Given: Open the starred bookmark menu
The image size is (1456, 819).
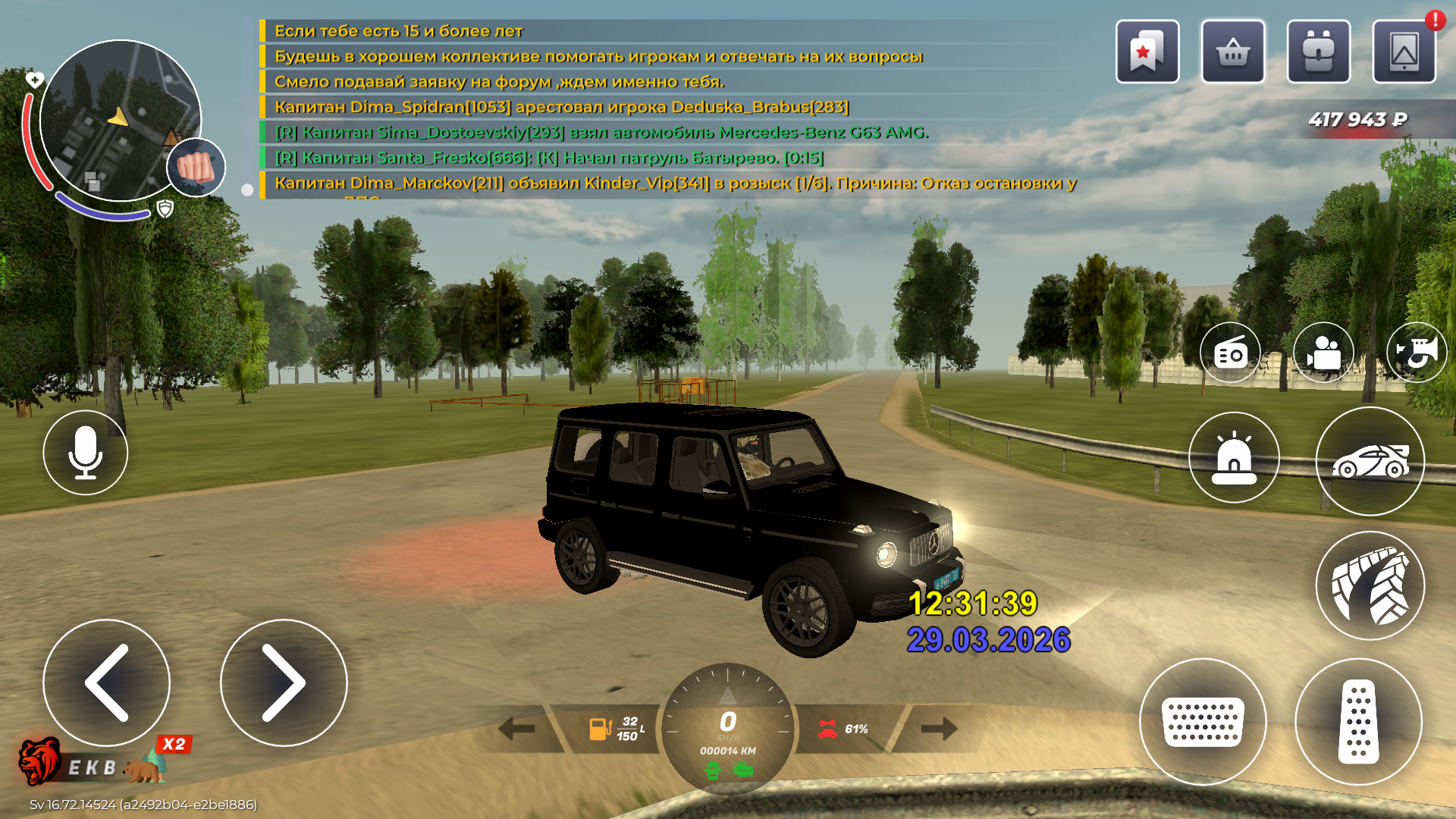Looking at the screenshot, I should [1147, 52].
